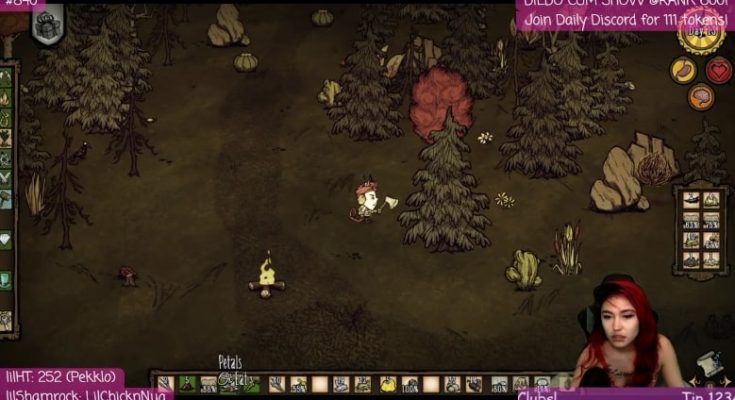Image resolution: width=735 pixels, height=400 pixels.
Task: Open the white gem crafting tab
Action: [x=5, y=240]
